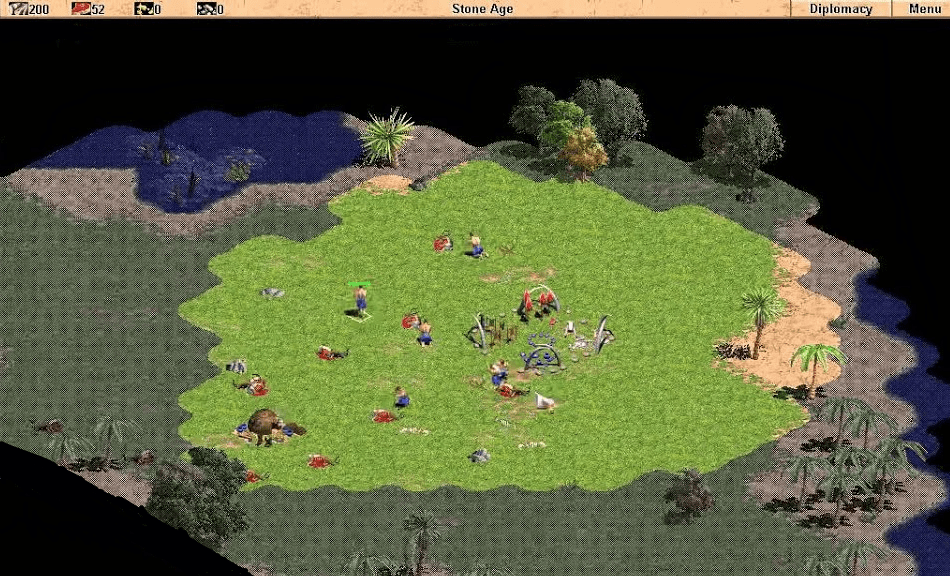
Task: Open the Diplomacy screen
Action: (x=840, y=9)
